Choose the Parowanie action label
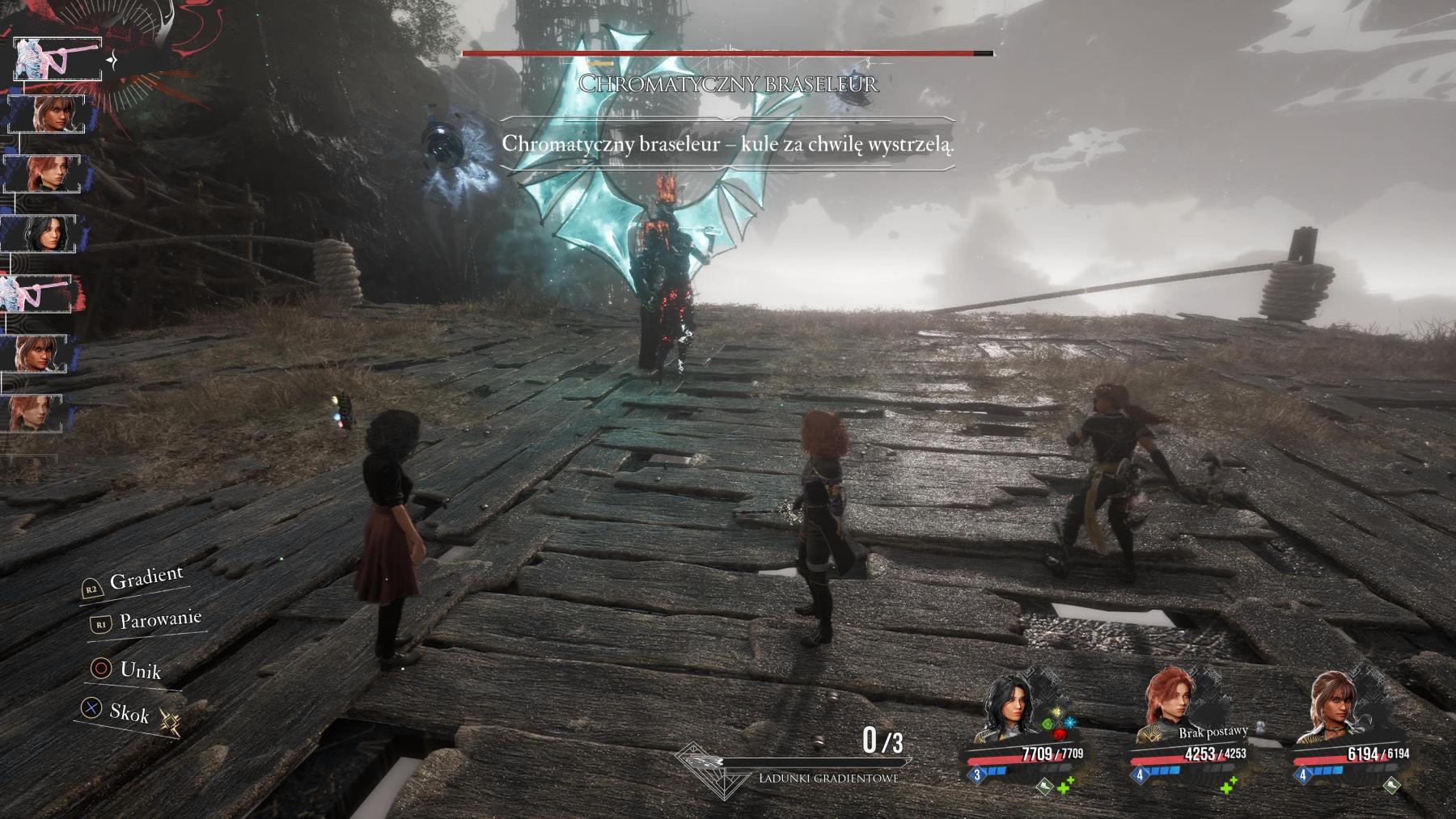The image size is (1456, 819). point(159,621)
